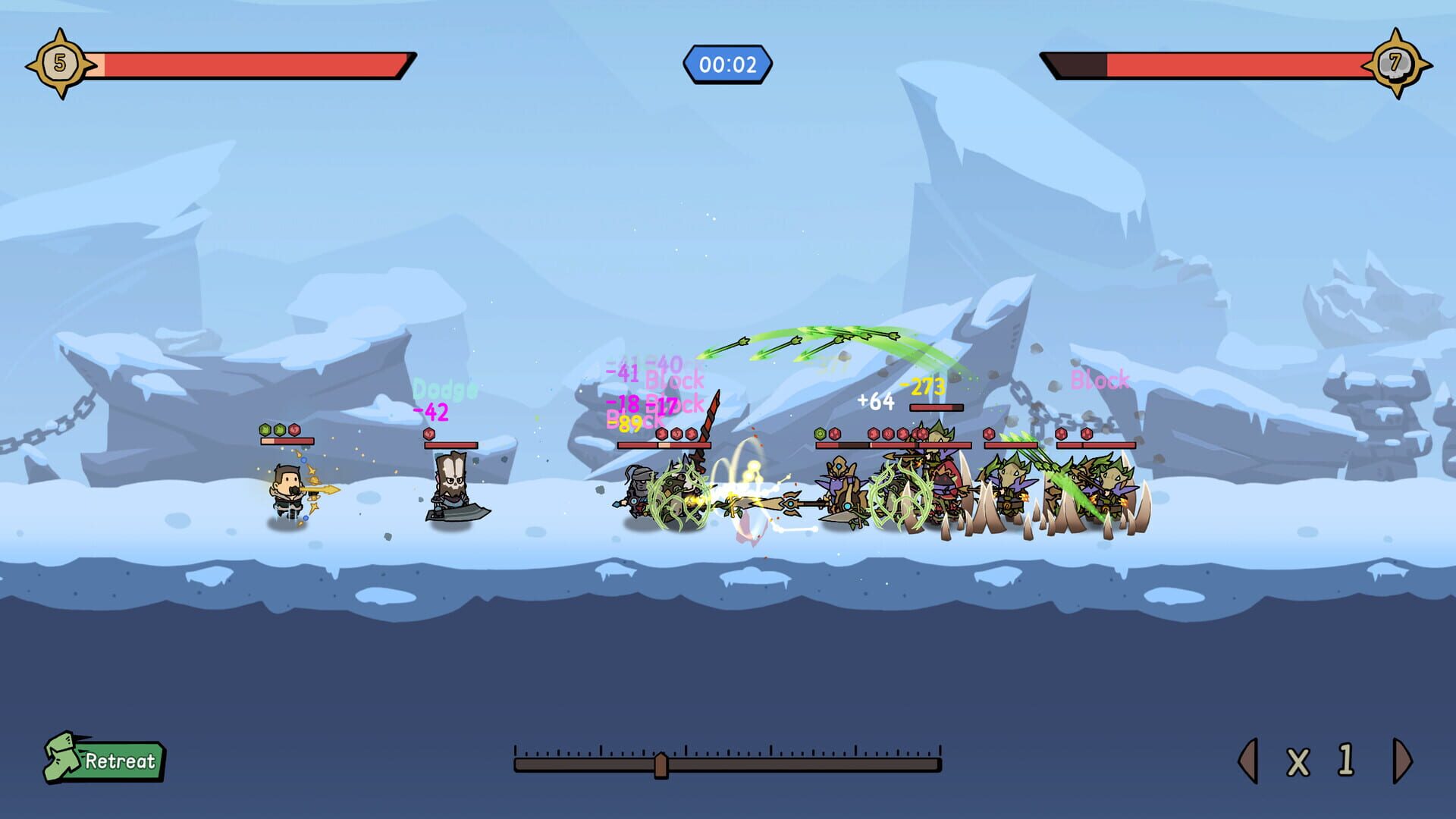Click a red hexagon icon above the armored knight

(x=663, y=434)
